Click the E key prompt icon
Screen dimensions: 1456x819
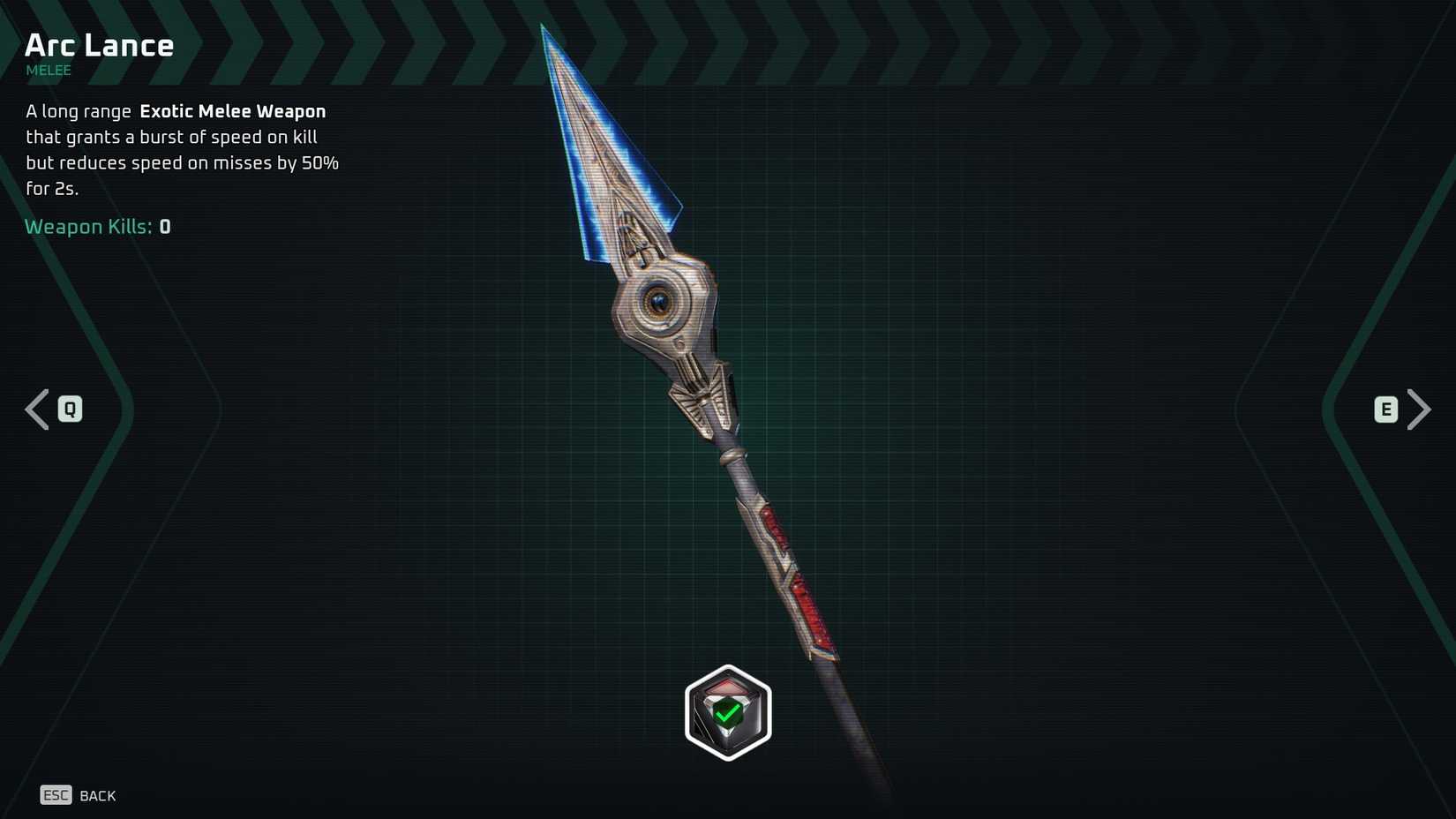tap(1386, 409)
